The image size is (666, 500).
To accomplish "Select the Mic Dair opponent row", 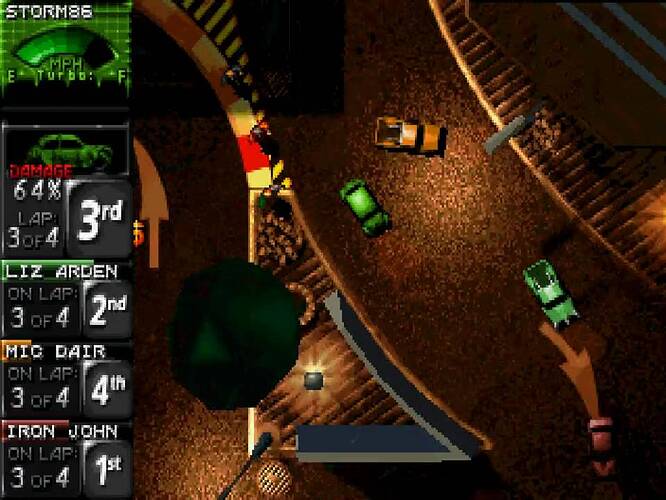I will (x=66, y=377).
